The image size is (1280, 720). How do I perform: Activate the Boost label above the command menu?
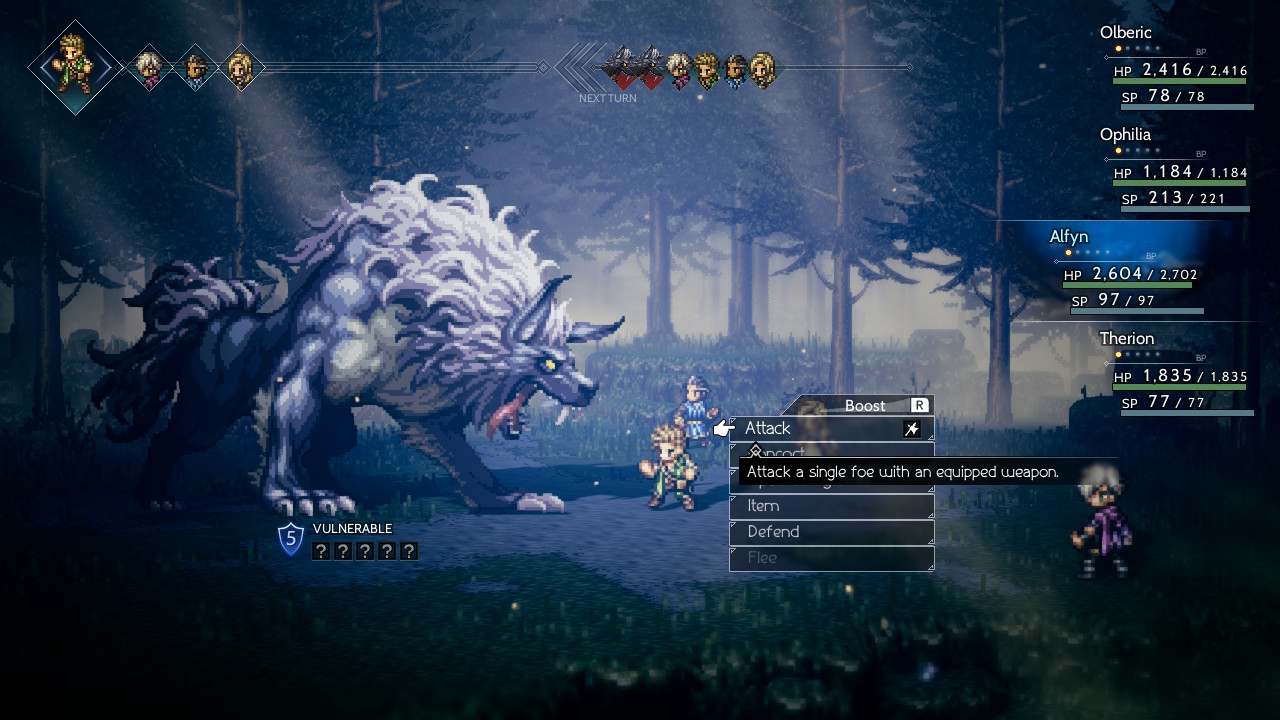click(866, 405)
